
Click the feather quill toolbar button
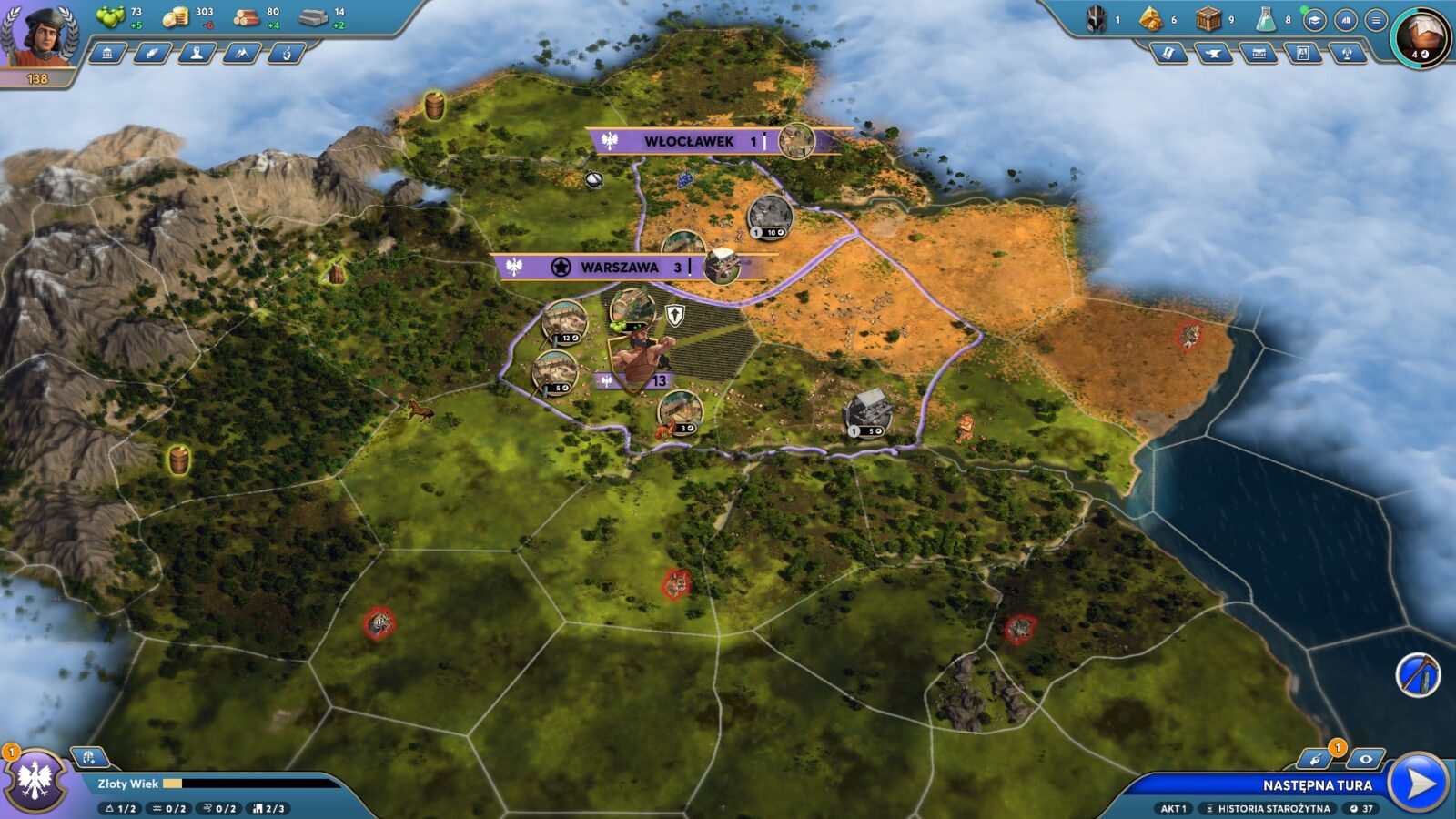coord(152,54)
